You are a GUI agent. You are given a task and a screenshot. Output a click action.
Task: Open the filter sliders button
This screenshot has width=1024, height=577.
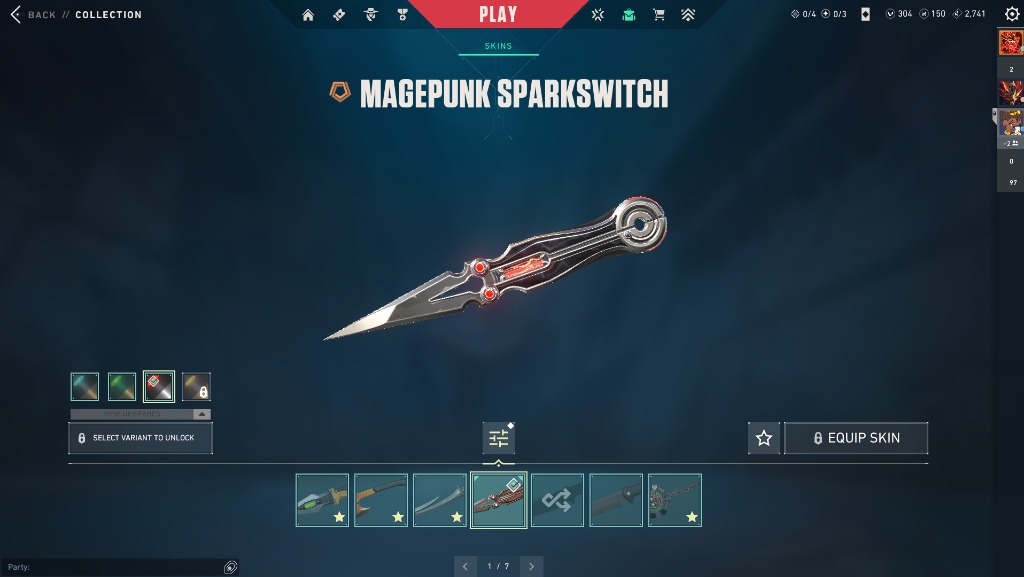498,438
